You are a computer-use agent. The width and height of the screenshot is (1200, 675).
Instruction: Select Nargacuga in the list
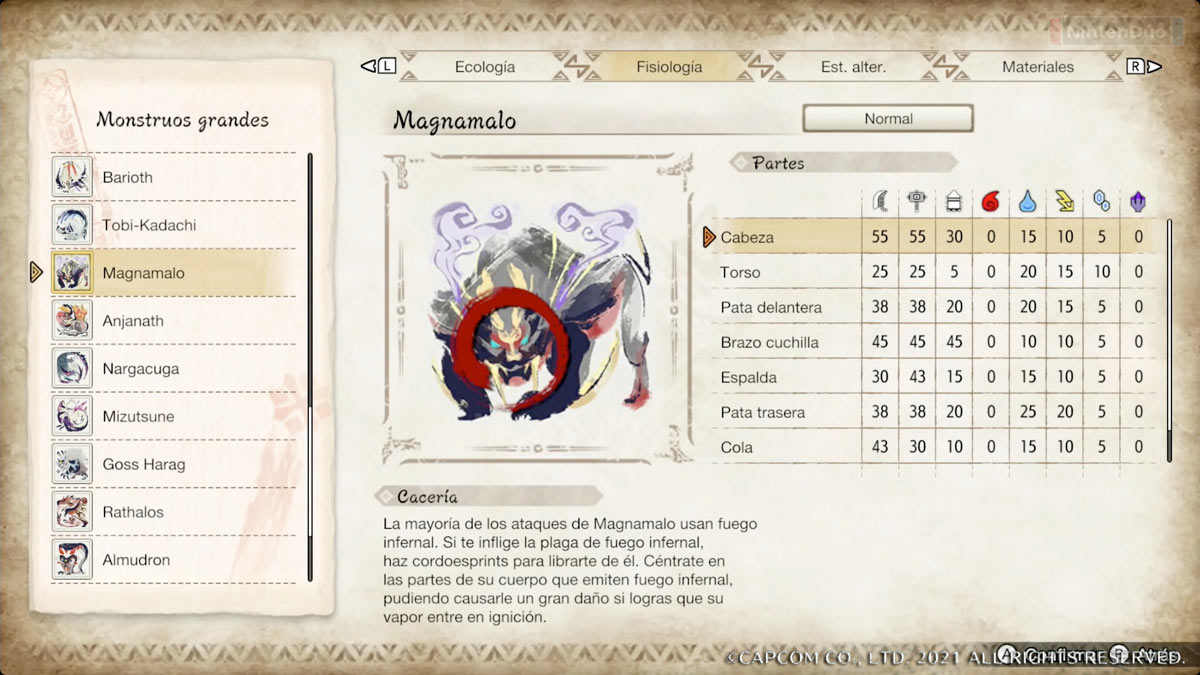click(174, 369)
